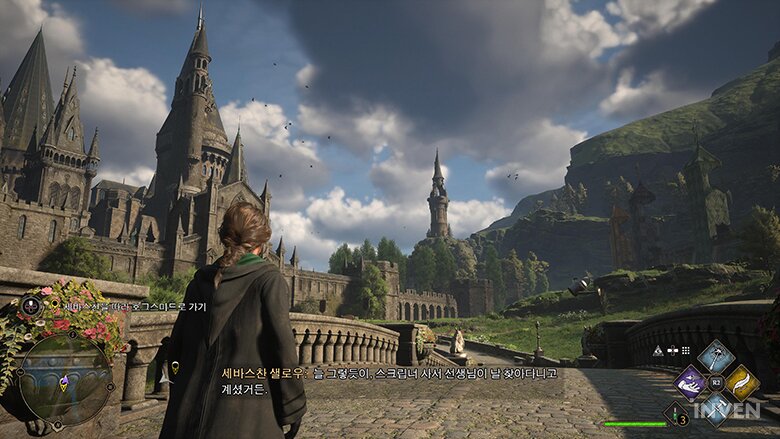Use the yellow feather spell slot
The width and height of the screenshot is (780, 439).
[x=741, y=382]
